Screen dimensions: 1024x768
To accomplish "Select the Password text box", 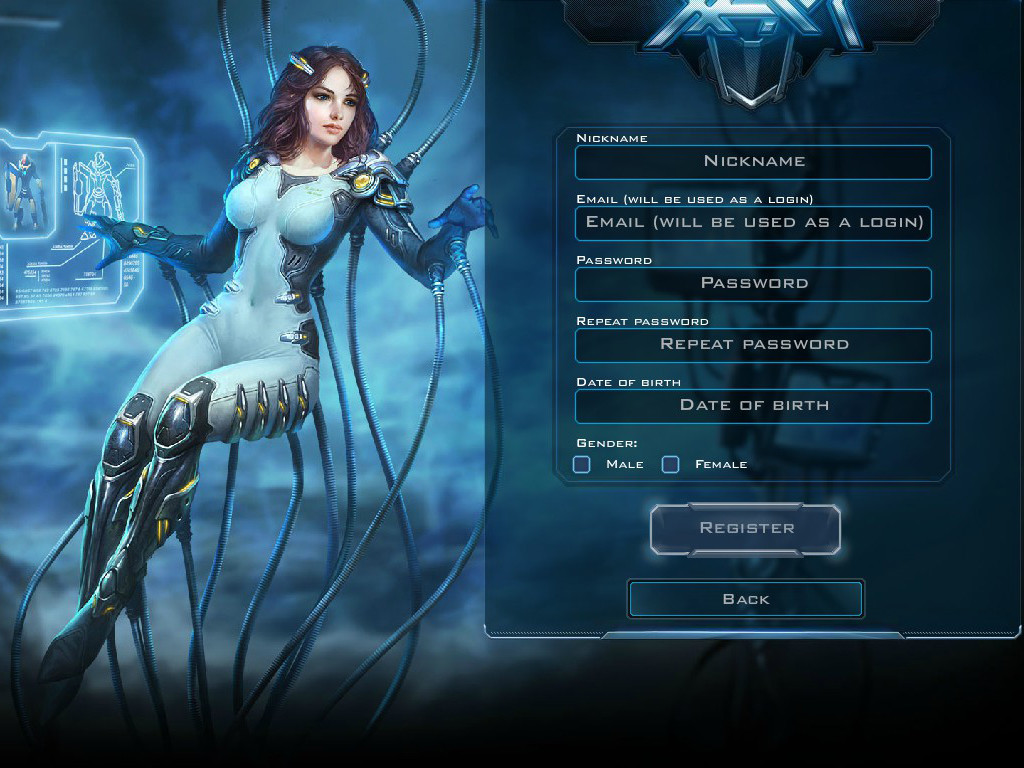I will pos(753,284).
